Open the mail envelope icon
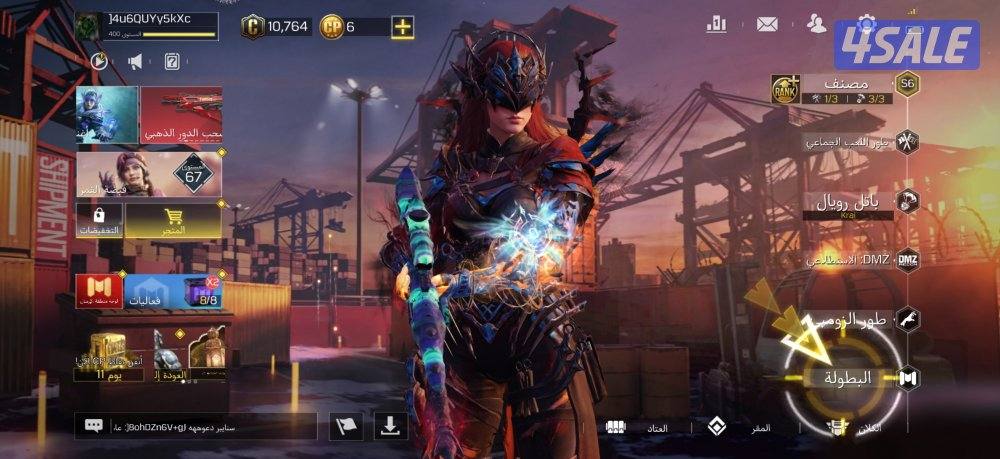This screenshot has height=459, width=1000. click(767, 24)
